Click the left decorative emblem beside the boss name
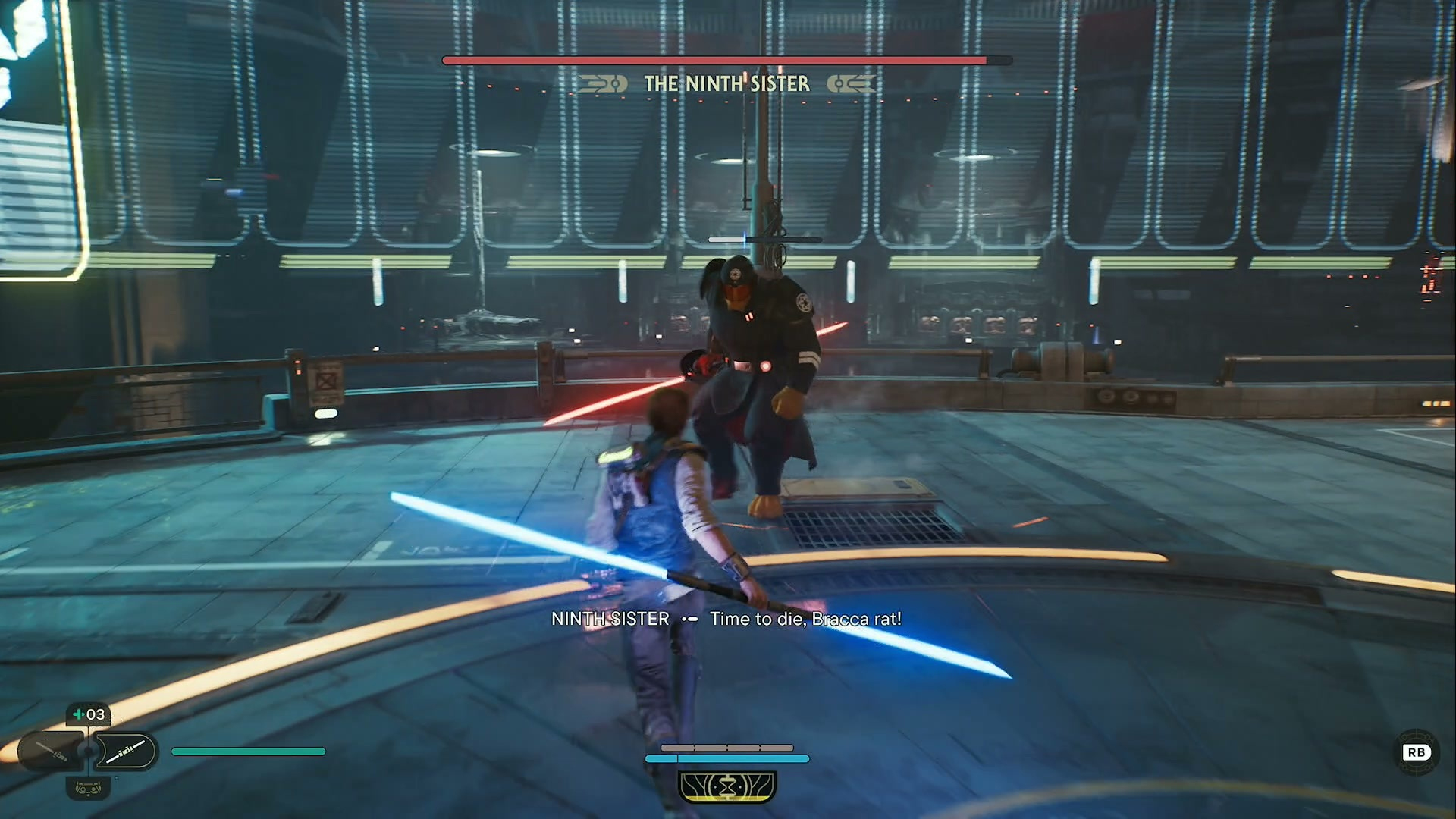The image size is (1456, 819). [601, 84]
